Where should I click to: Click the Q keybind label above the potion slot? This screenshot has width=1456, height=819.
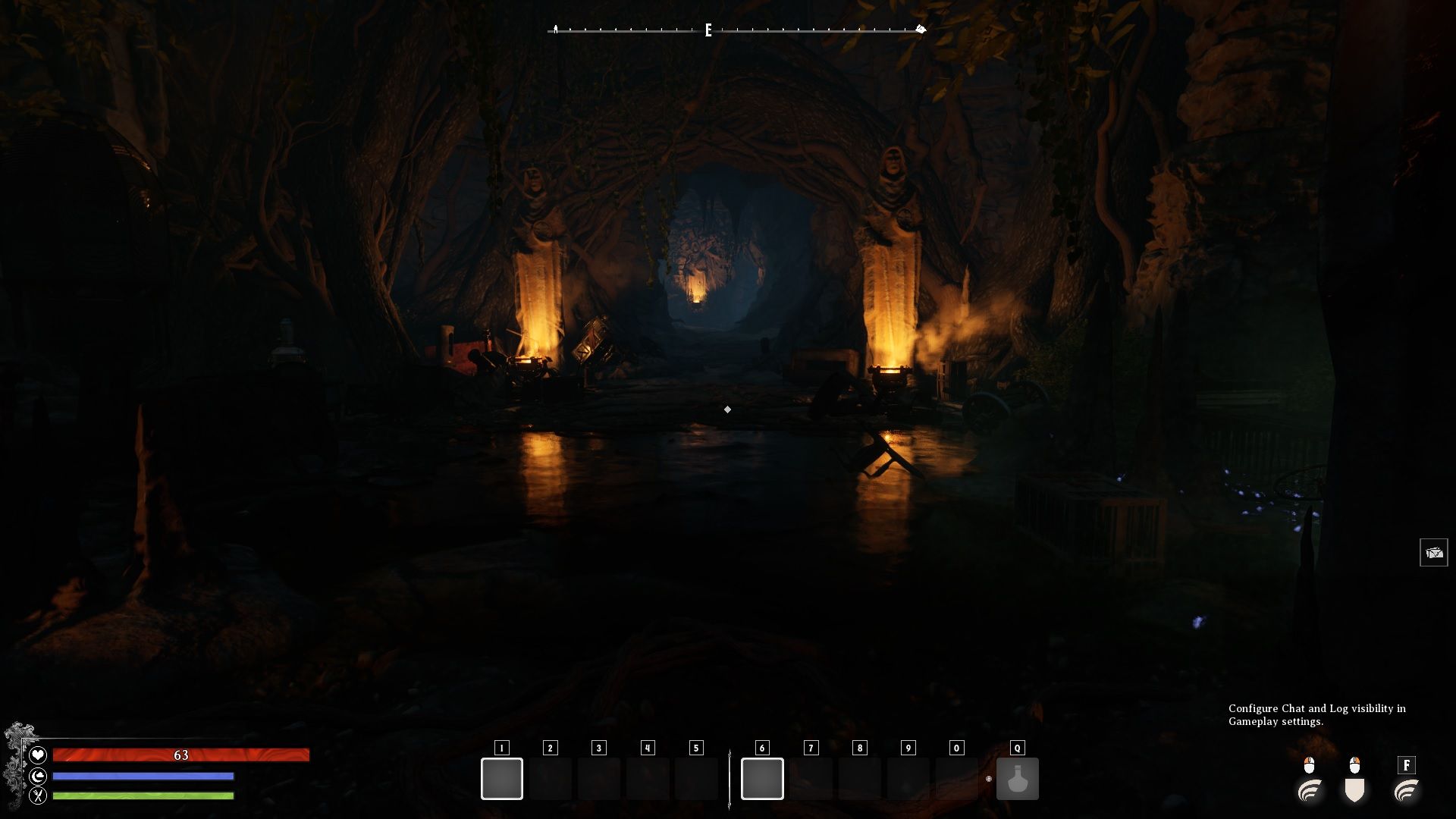pyautogui.click(x=1017, y=747)
